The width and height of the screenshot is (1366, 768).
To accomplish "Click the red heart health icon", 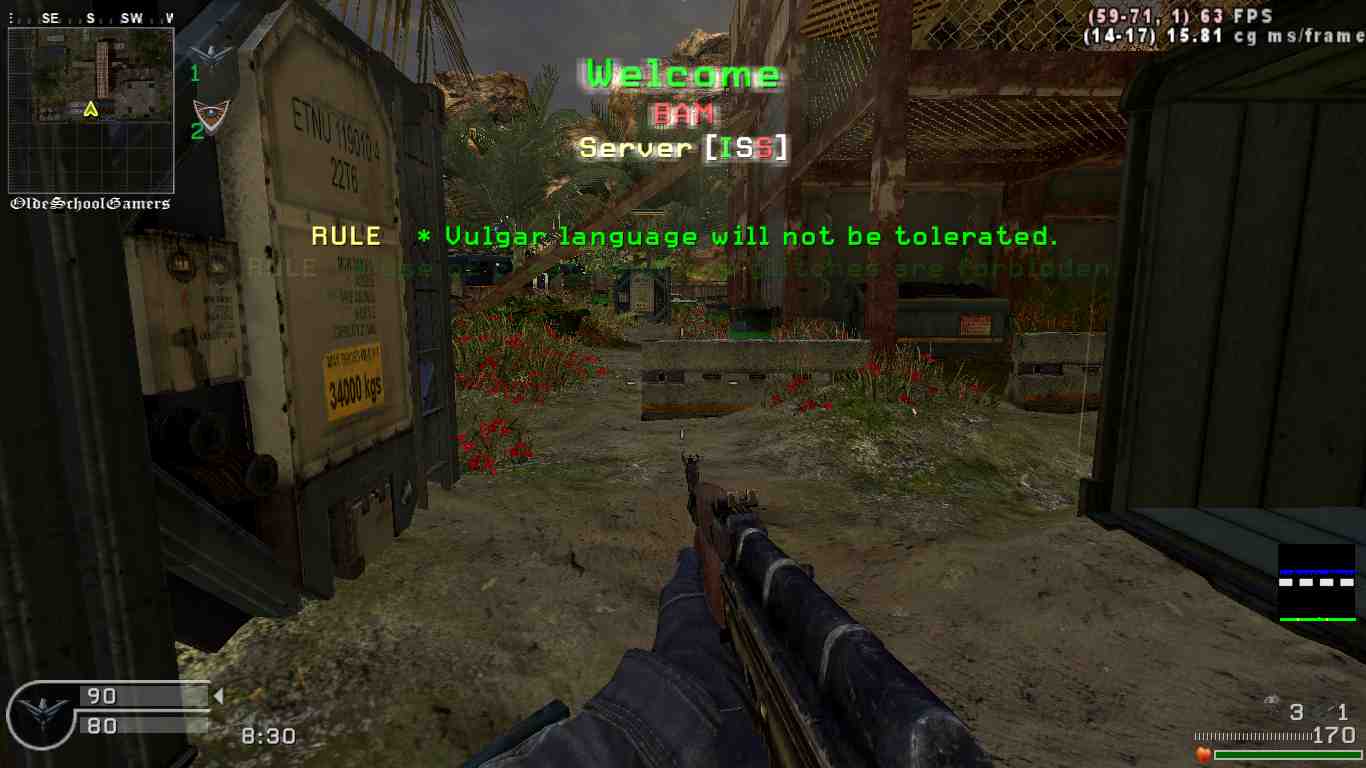I will (x=1204, y=754).
